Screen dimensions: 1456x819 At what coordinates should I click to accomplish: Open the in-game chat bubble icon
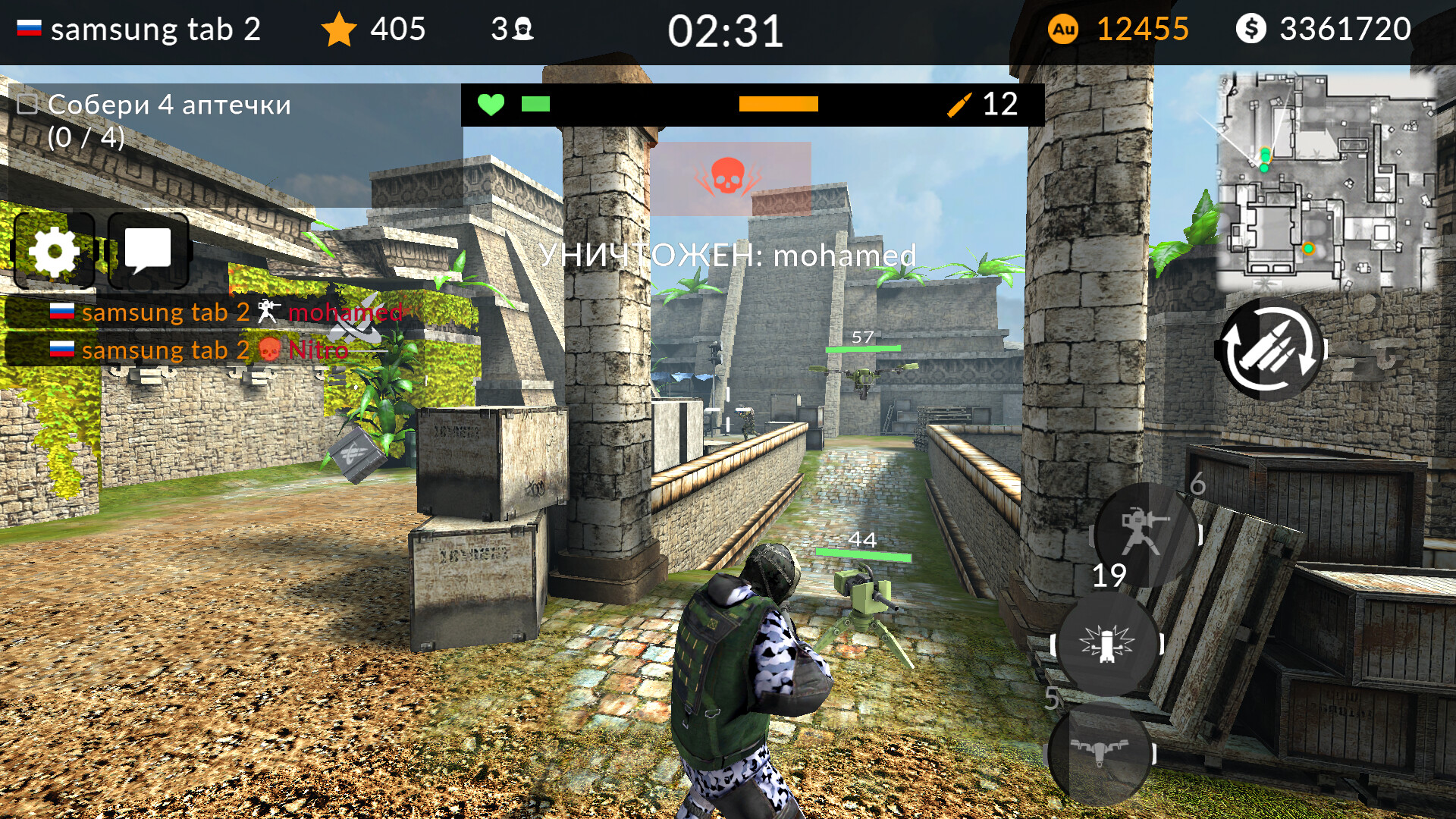pyautogui.click(x=149, y=250)
